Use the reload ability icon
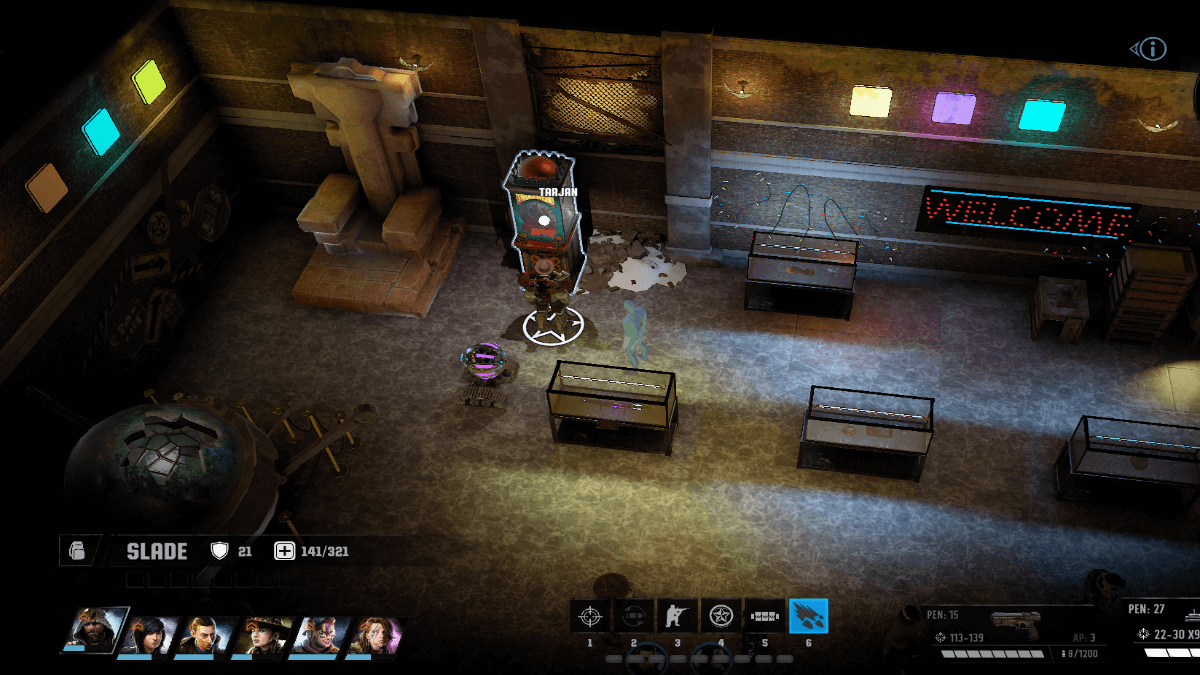 [634, 615]
